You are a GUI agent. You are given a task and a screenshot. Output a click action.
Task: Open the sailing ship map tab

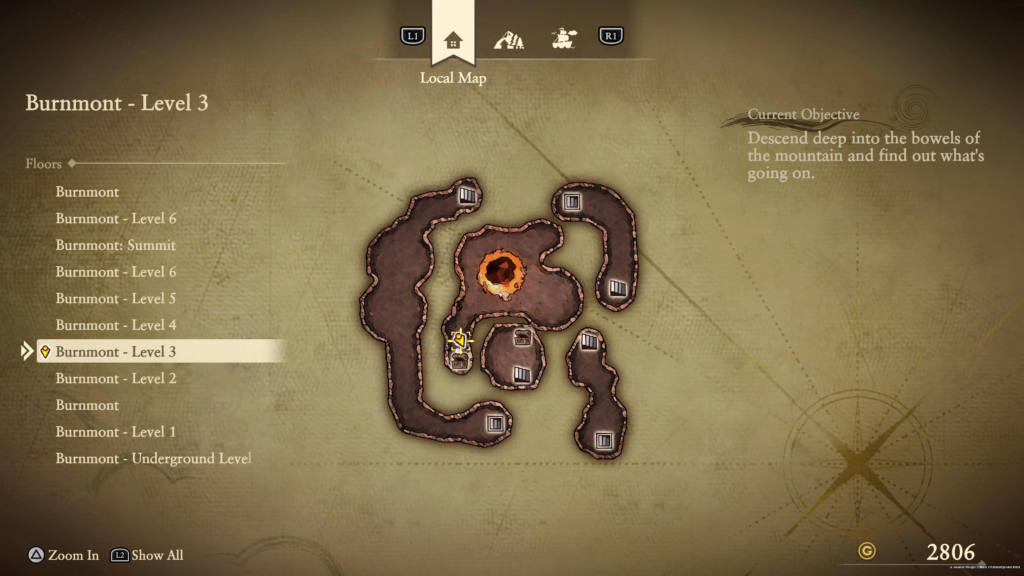pyautogui.click(x=564, y=40)
